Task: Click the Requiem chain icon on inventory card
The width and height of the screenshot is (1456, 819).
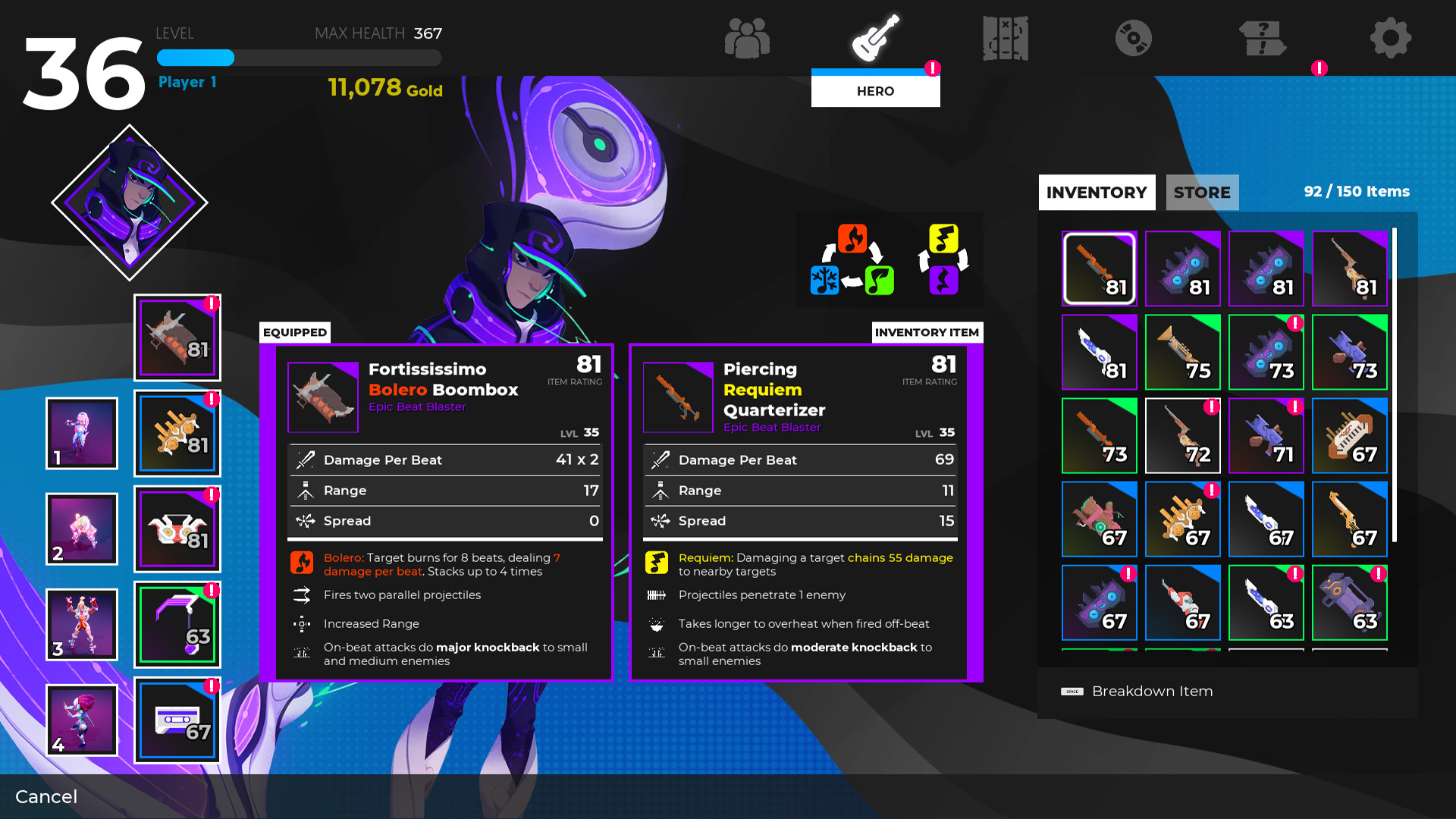Action: (x=656, y=563)
